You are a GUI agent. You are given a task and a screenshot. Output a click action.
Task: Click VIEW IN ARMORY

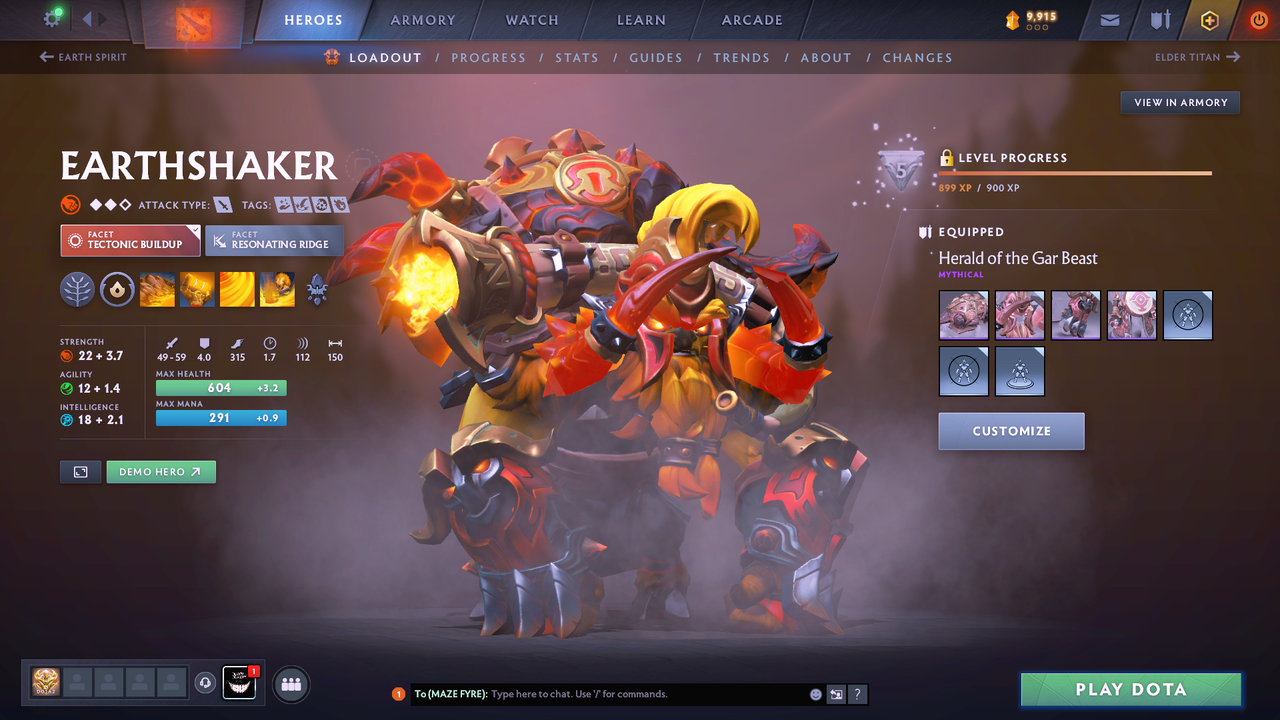[1179, 102]
